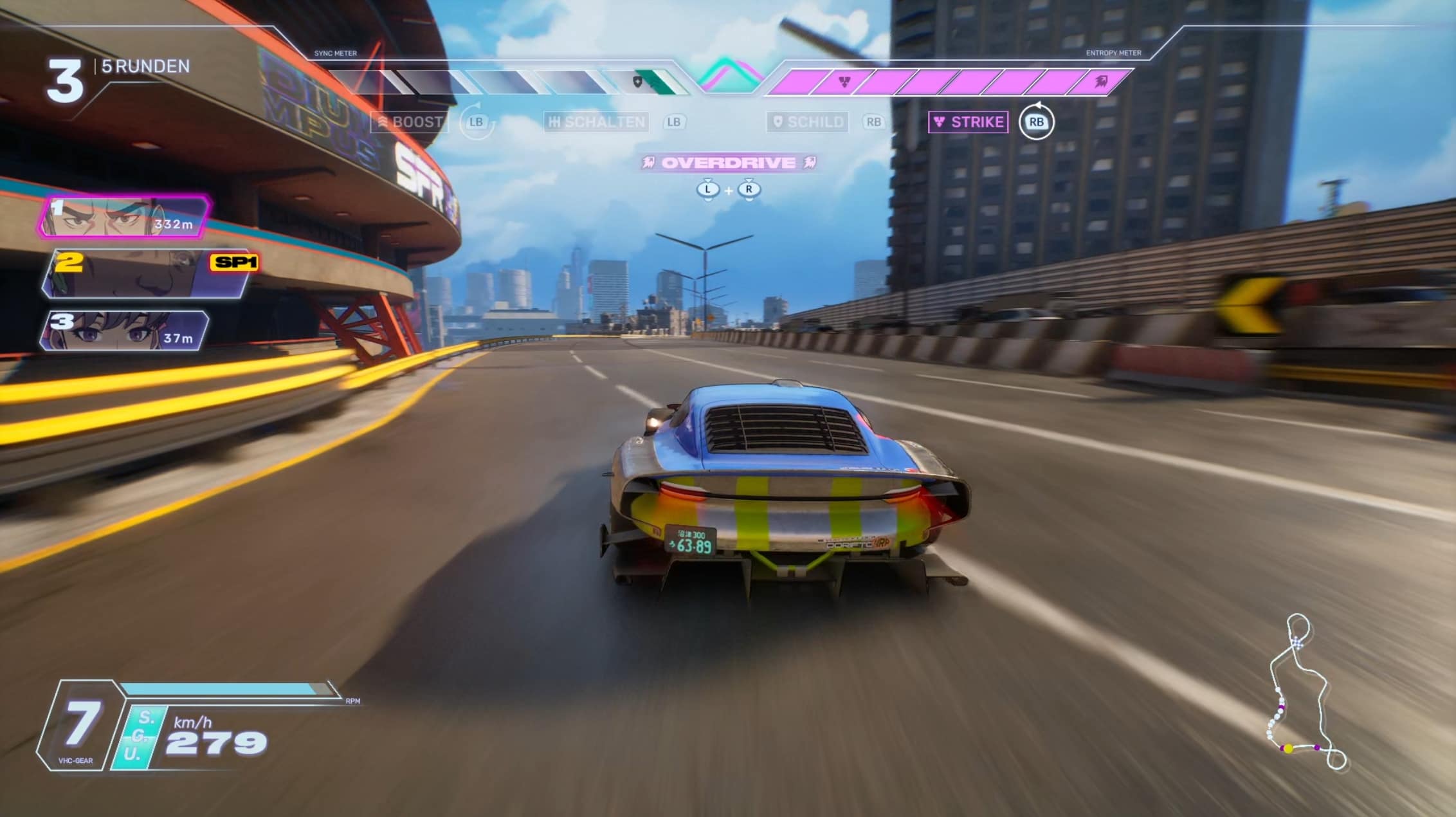The image size is (1456, 817).
Task: Activate the pink STRIKE ability
Action: point(969,122)
